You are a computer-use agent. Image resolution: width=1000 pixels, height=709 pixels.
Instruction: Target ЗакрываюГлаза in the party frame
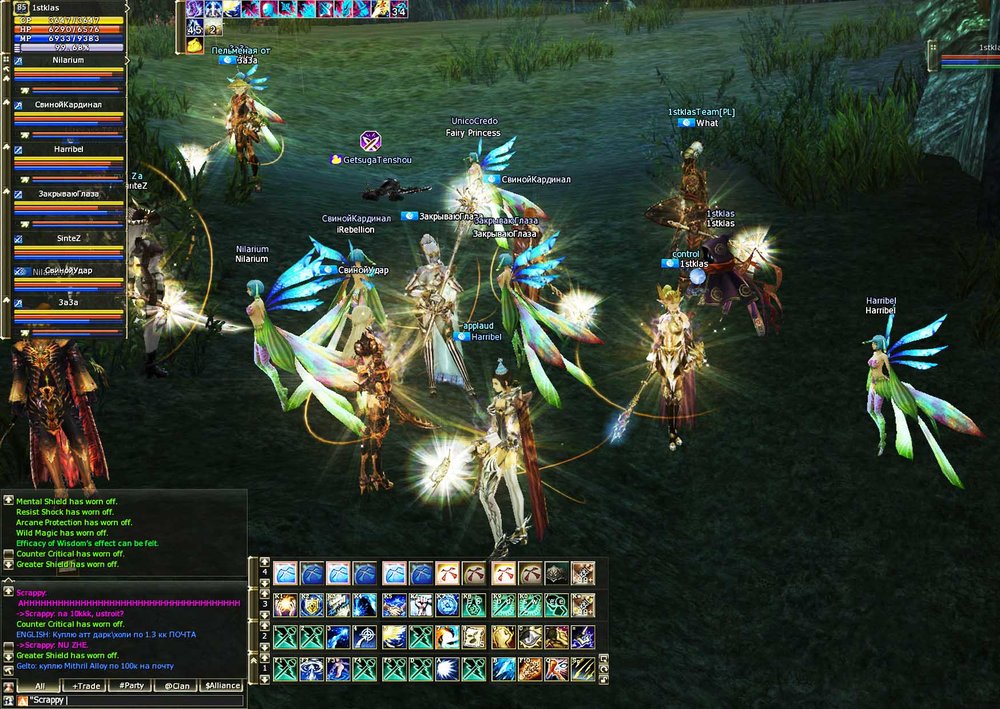[69, 194]
